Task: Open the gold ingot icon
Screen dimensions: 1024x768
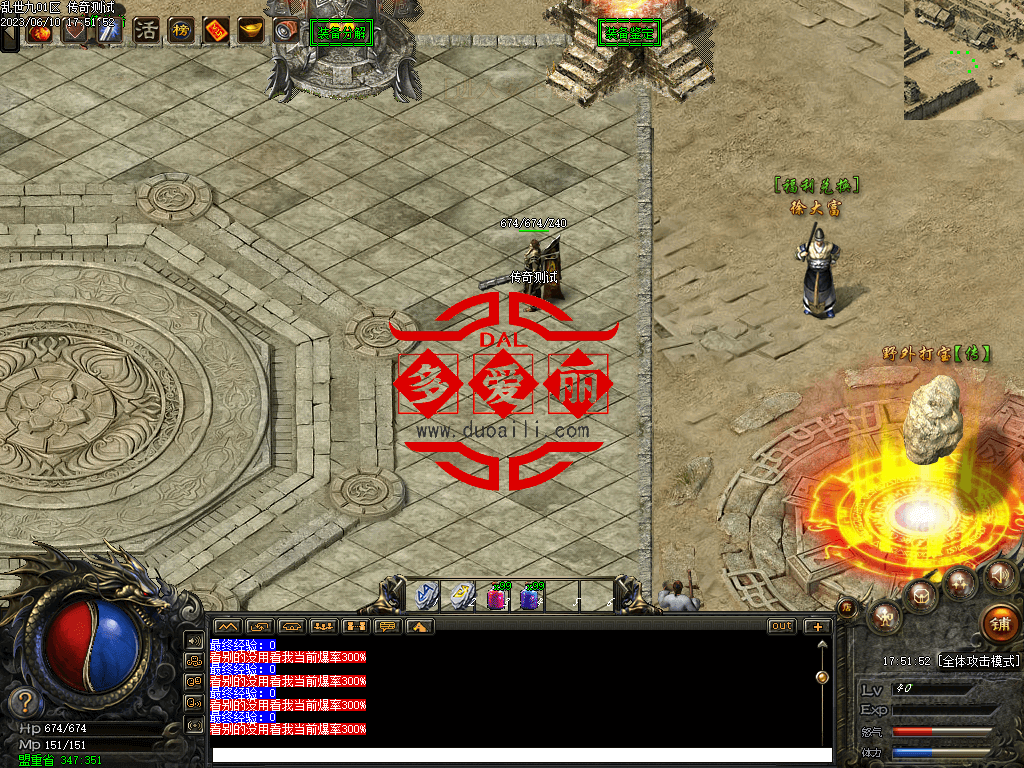Action: pos(250,30)
